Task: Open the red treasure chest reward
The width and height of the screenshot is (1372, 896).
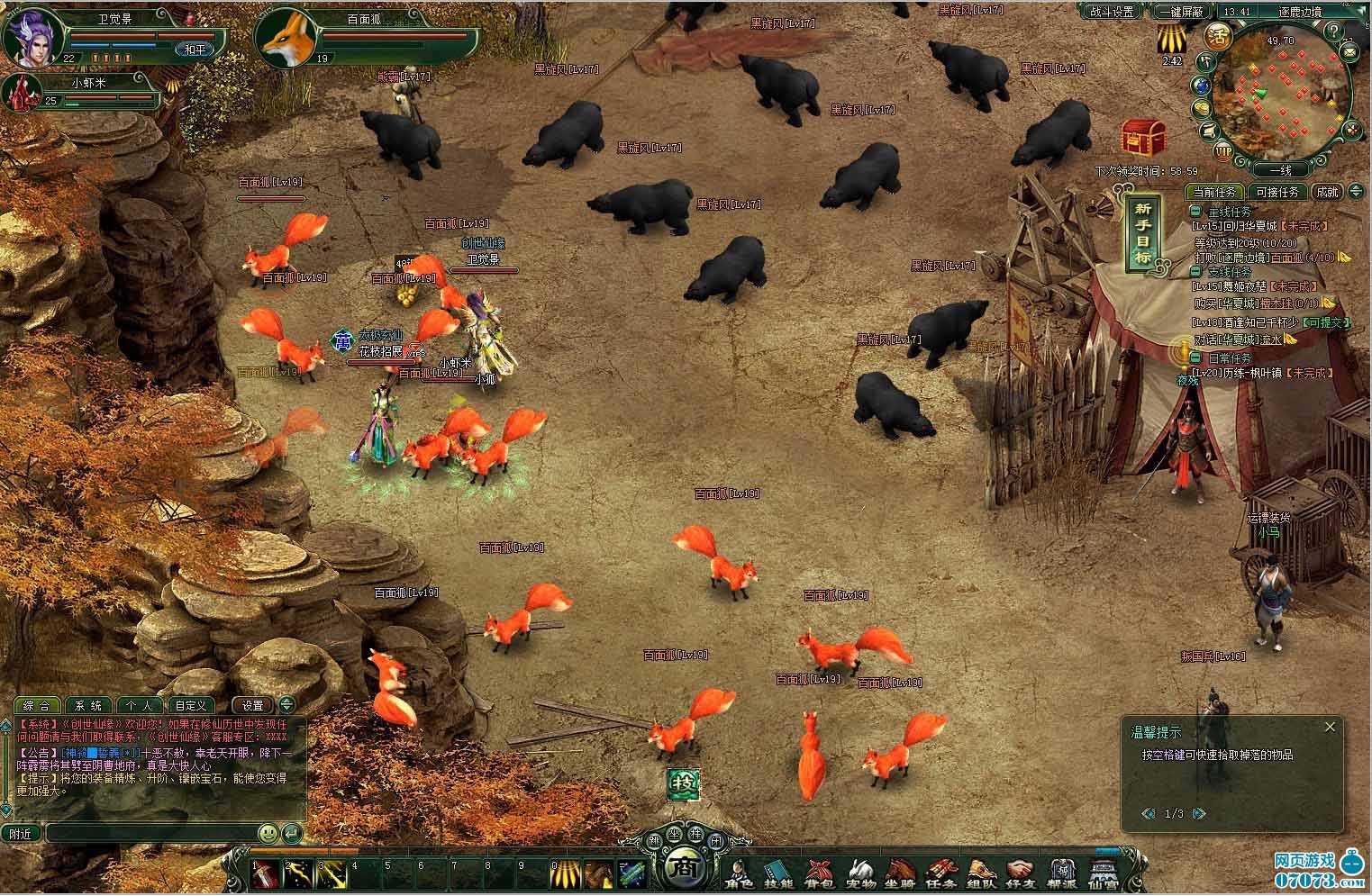Action: coord(1144,137)
